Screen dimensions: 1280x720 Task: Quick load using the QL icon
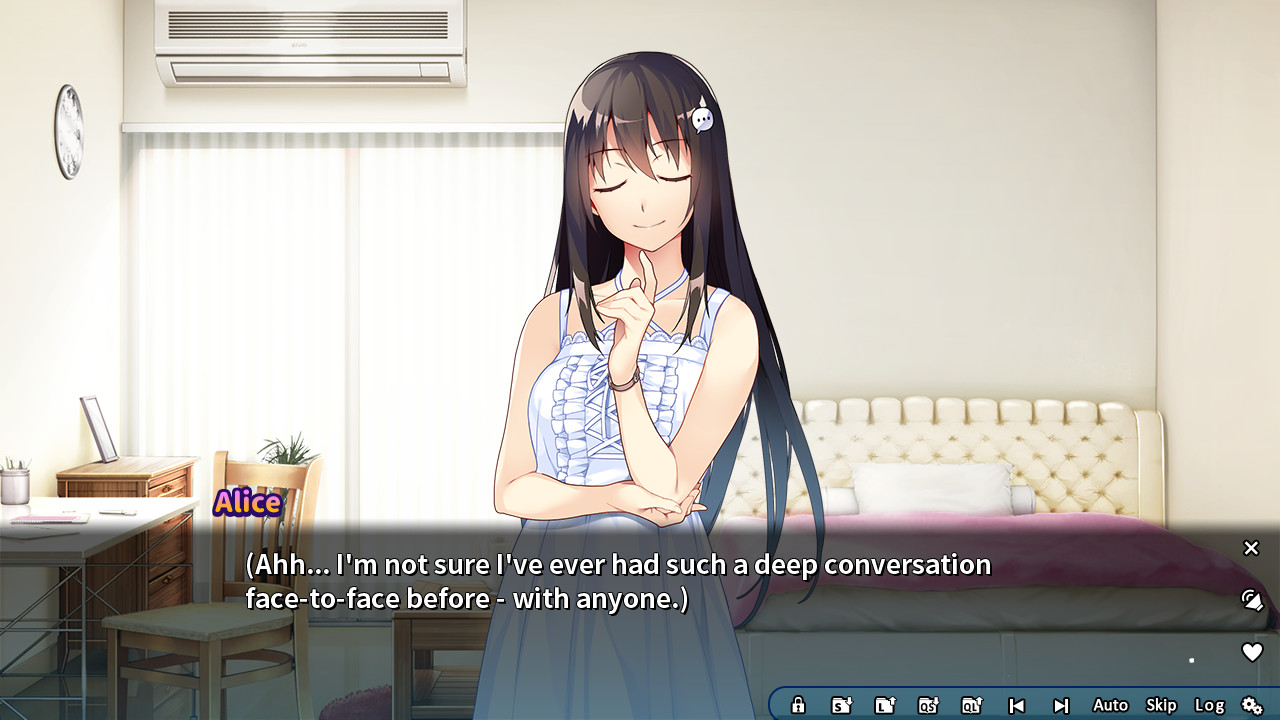pos(972,705)
